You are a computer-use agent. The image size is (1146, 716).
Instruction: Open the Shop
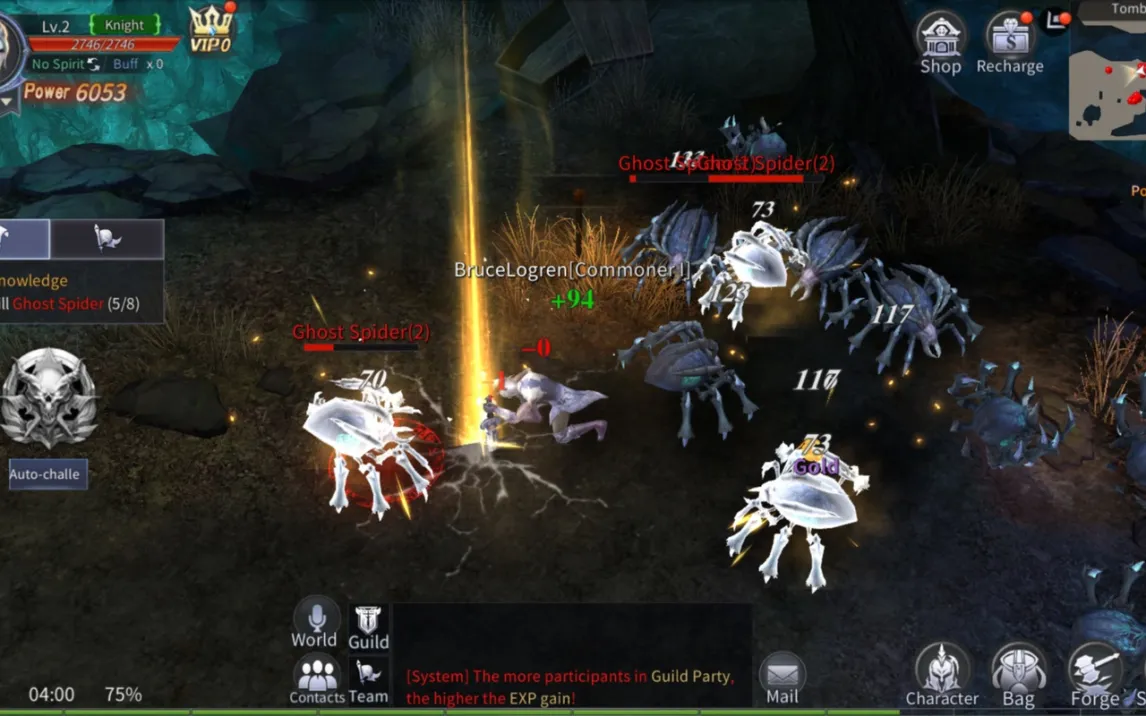pos(940,43)
